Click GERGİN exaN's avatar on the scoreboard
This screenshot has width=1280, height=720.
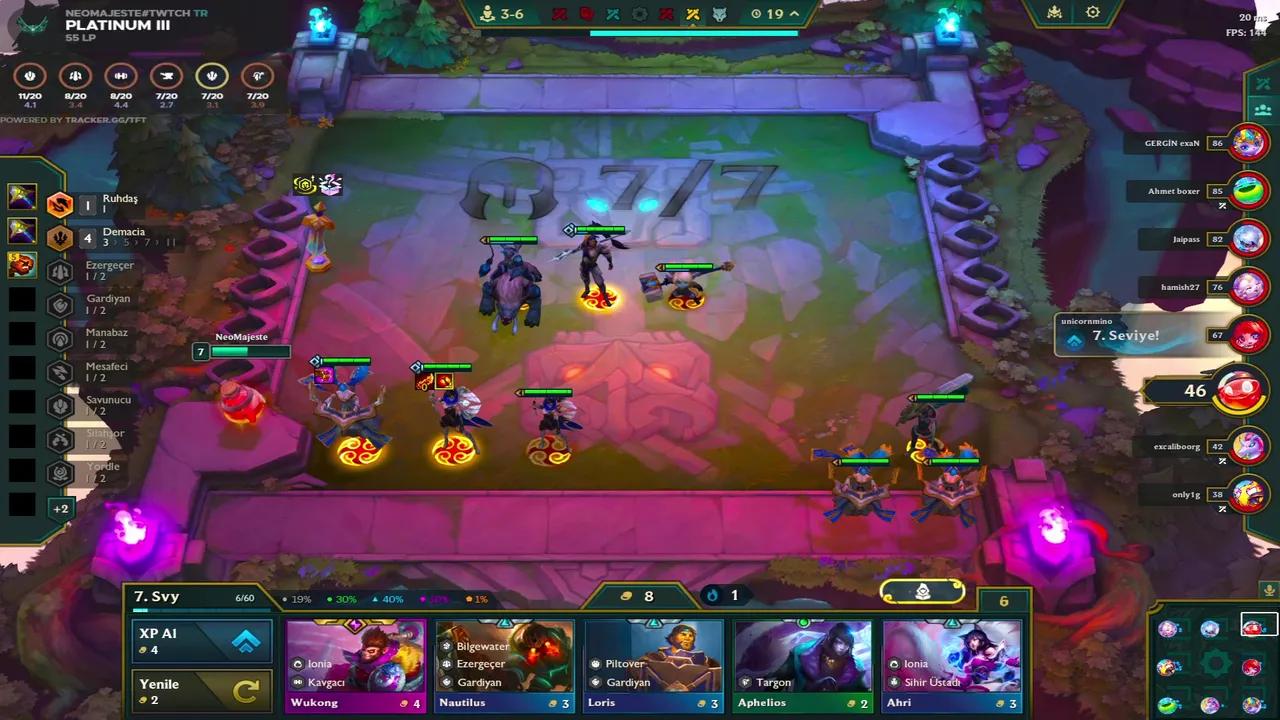click(1248, 142)
